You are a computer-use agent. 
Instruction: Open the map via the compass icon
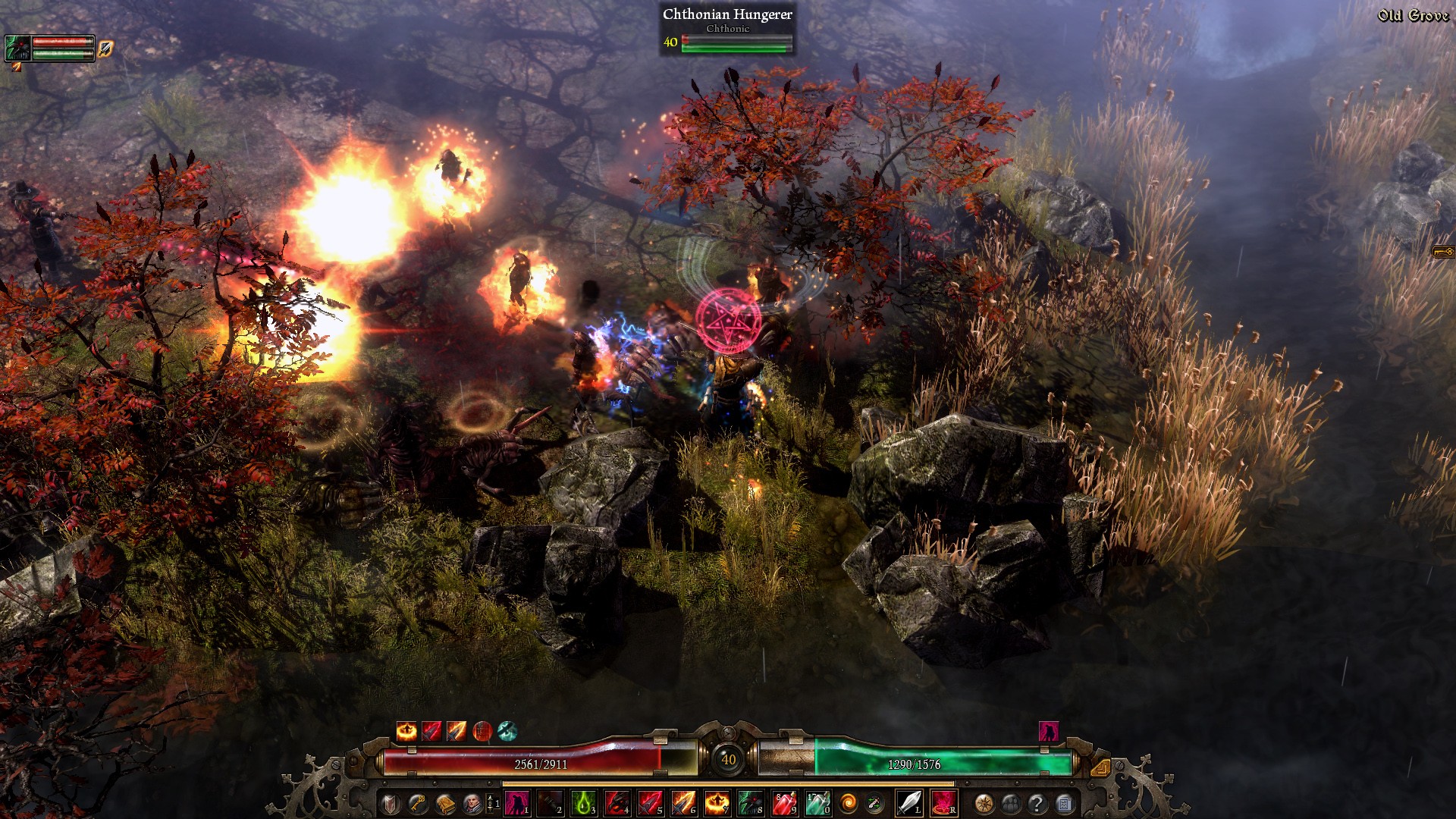pos(984,803)
